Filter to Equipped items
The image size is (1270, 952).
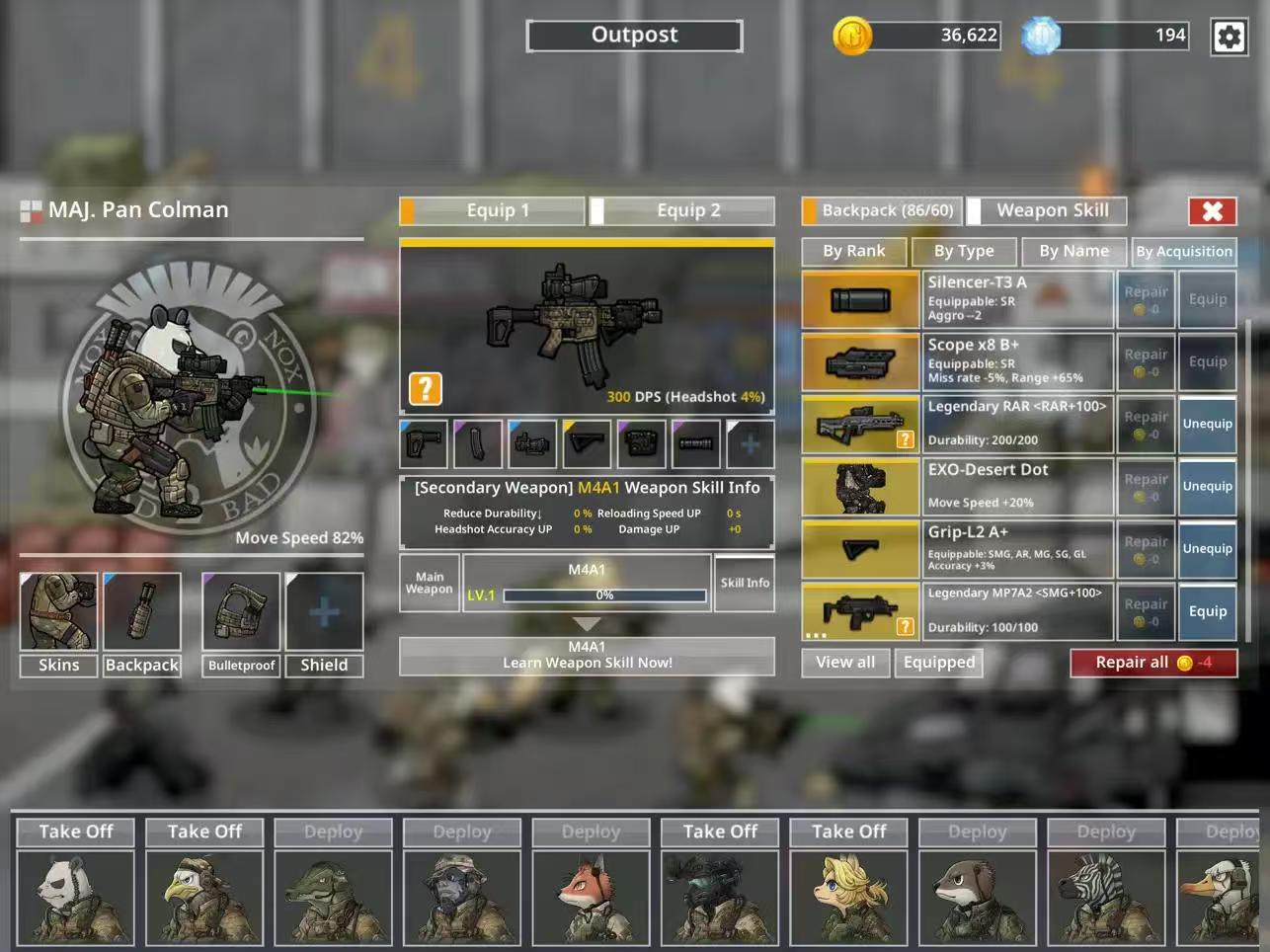(938, 663)
